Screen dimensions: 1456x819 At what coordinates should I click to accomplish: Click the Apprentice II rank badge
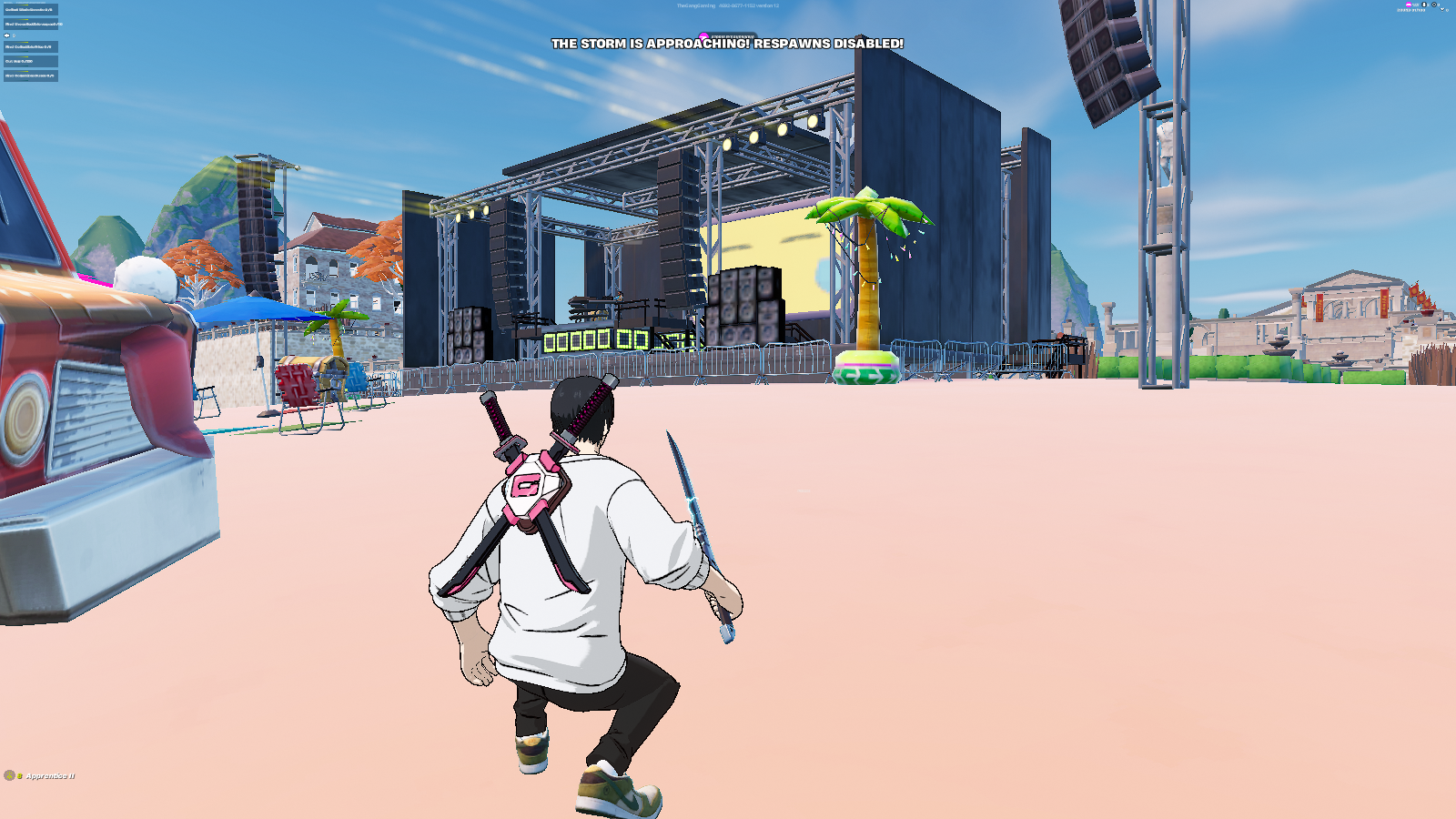[9, 775]
